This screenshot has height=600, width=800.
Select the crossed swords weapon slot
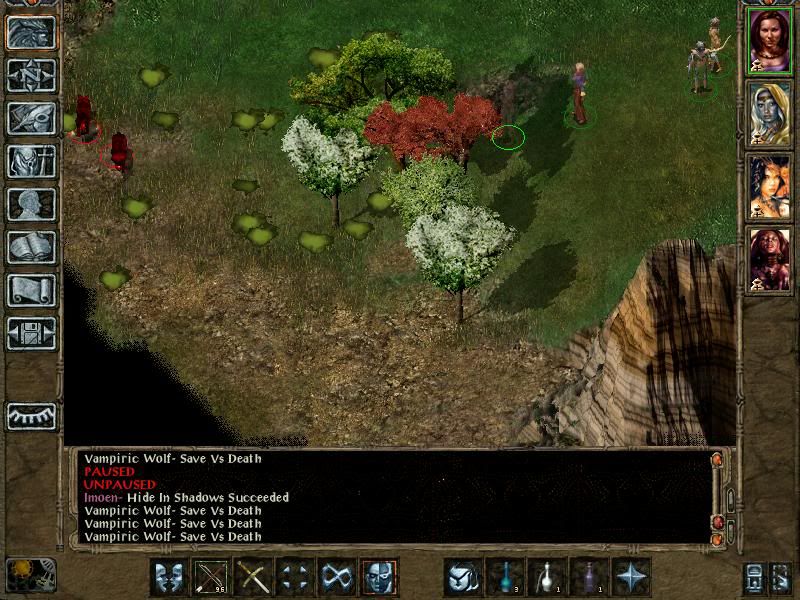click(253, 577)
